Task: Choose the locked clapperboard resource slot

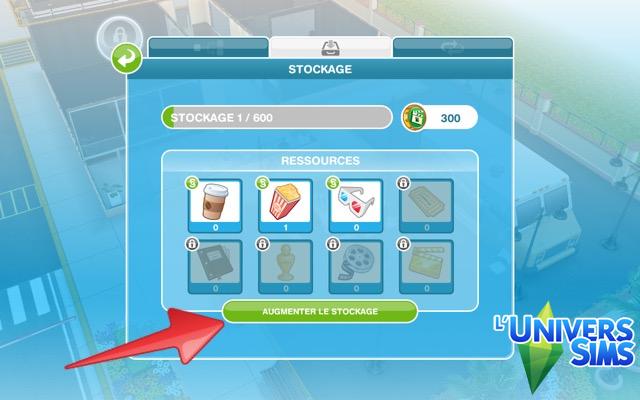Action: (426, 265)
